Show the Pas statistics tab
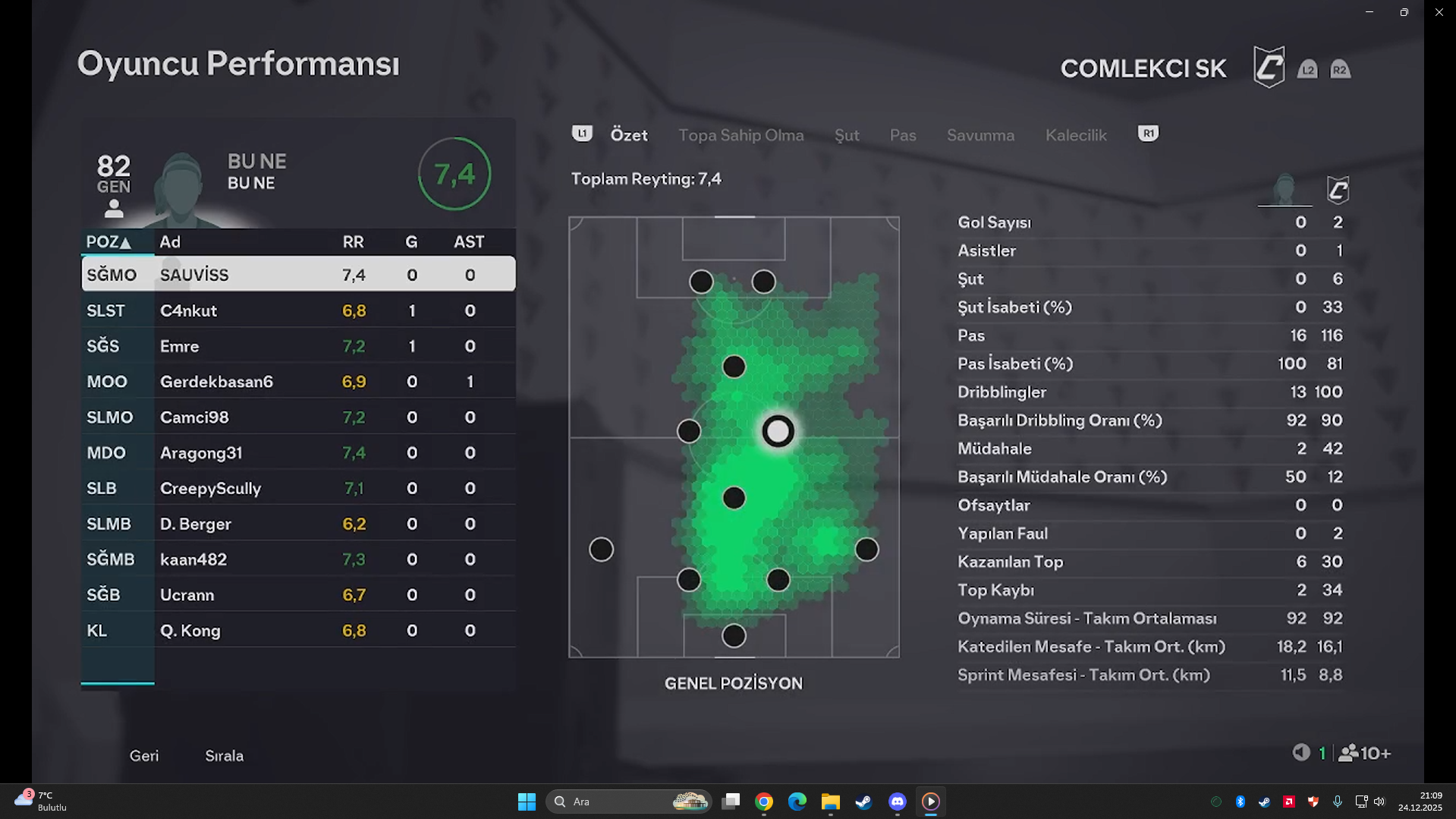This screenshot has height=819, width=1456. (903, 135)
